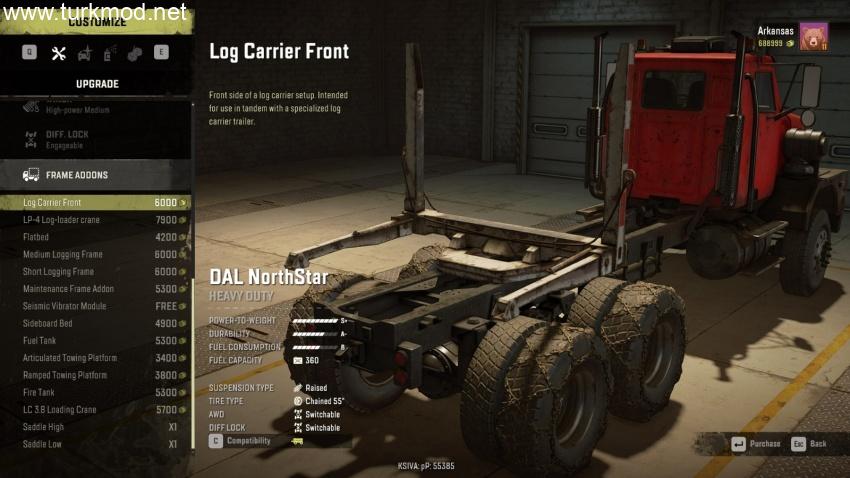Open the vehicle with sparkle customization tab

[84, 53]
